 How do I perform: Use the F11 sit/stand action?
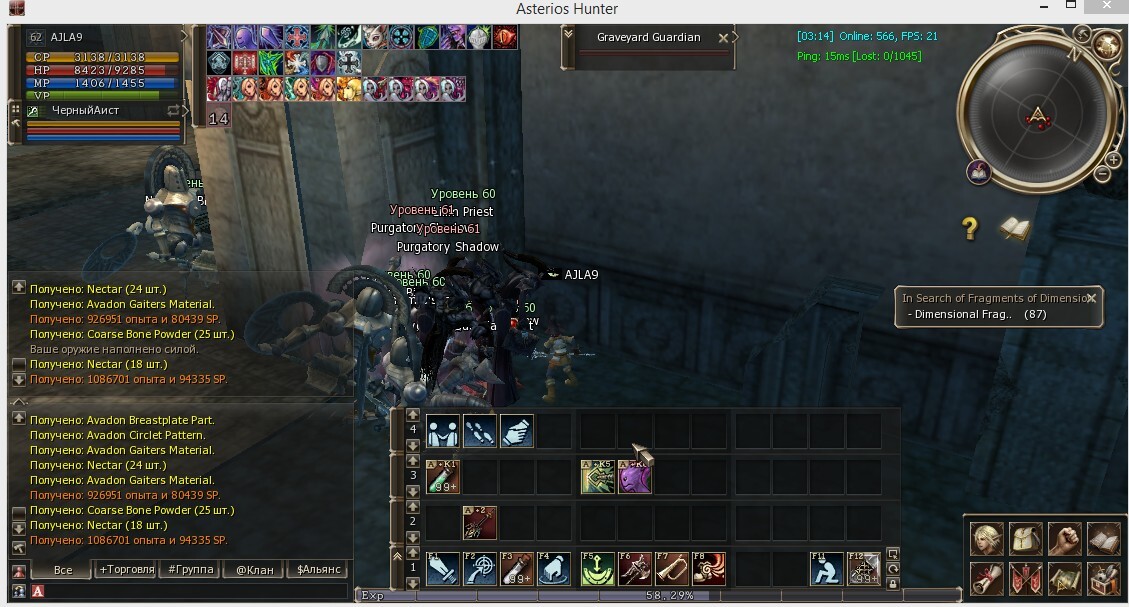(x=826, y=569)
